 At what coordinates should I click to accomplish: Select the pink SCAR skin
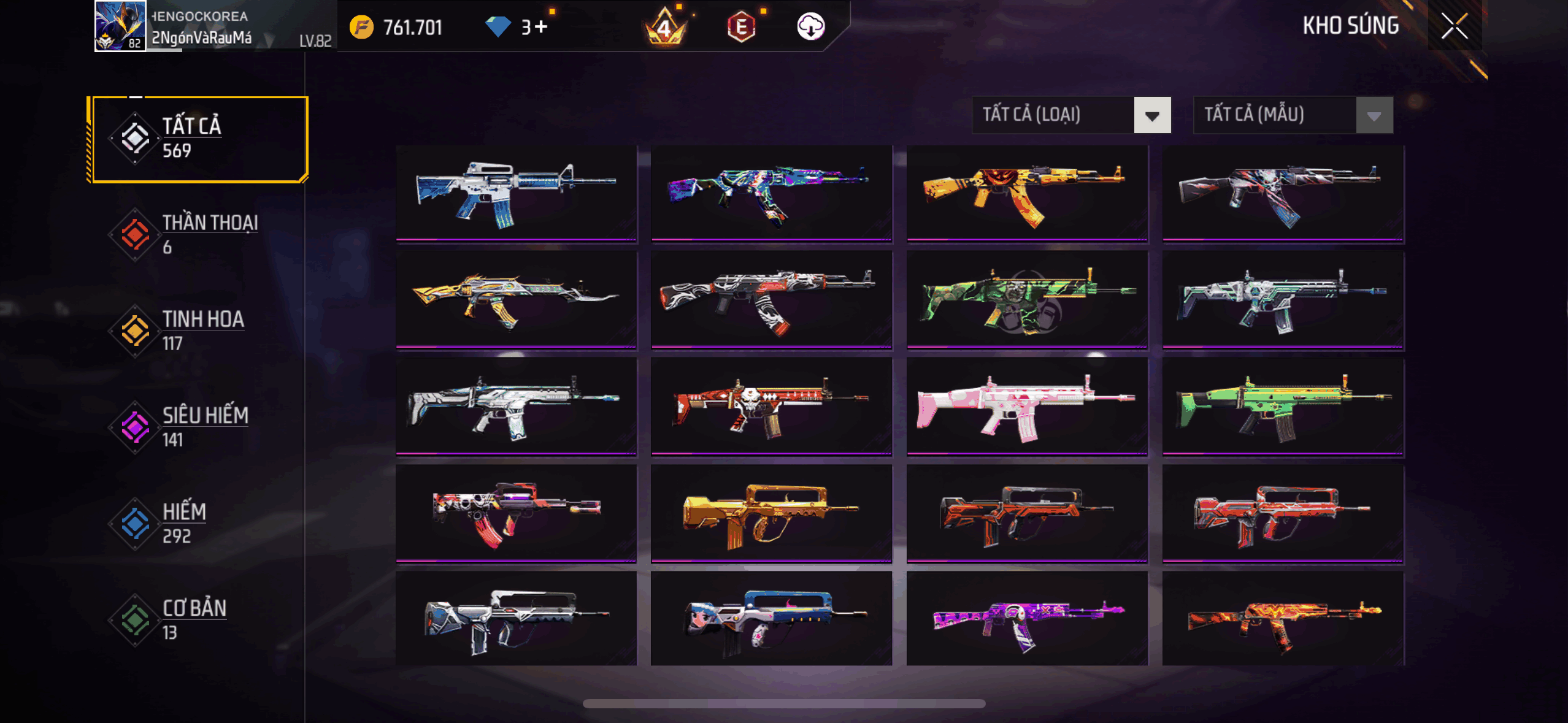point(1027,406)
